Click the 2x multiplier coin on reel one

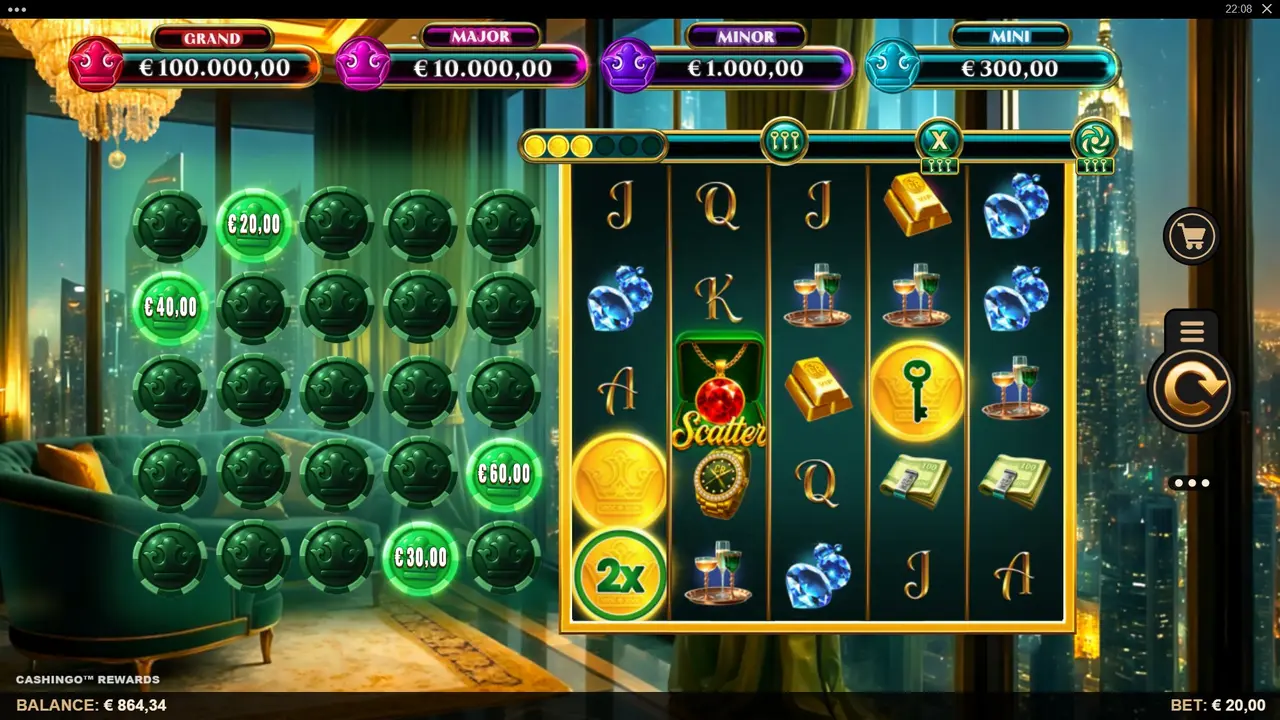618,573
